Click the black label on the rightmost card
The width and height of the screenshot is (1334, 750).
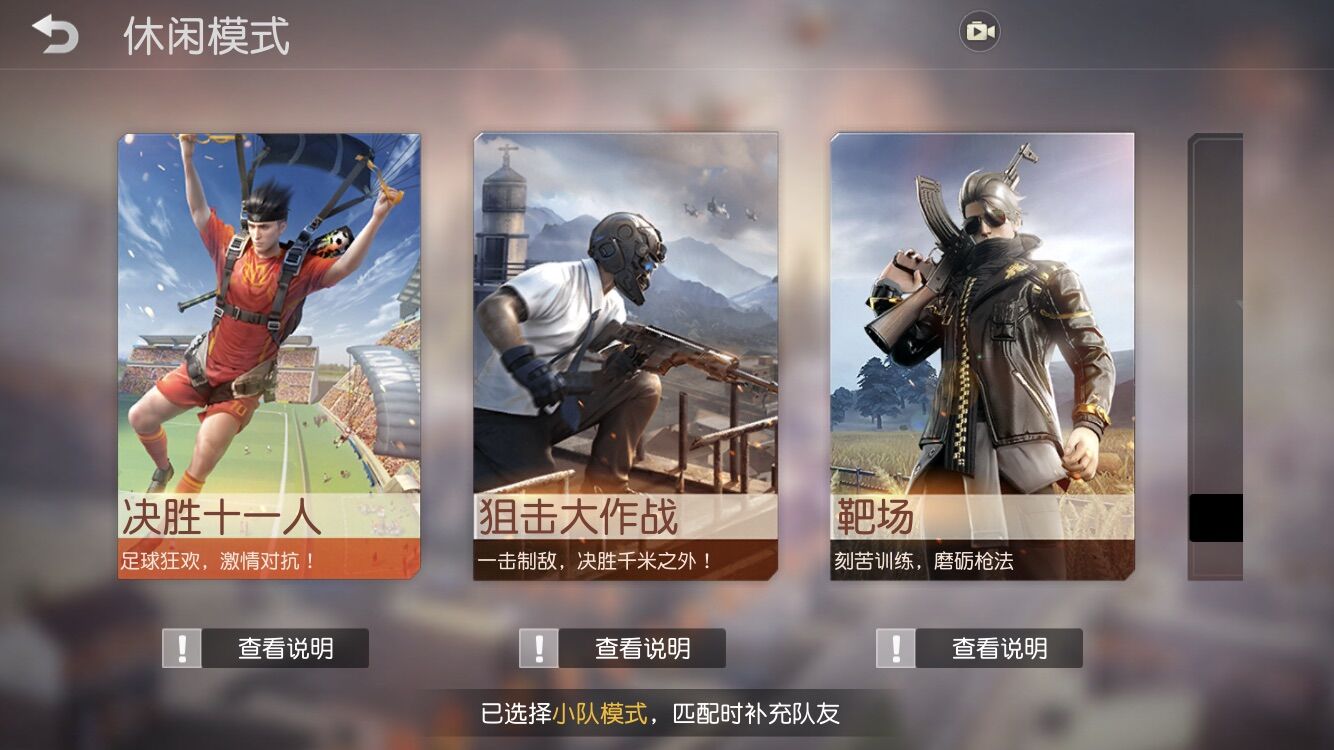[1213, 514]
